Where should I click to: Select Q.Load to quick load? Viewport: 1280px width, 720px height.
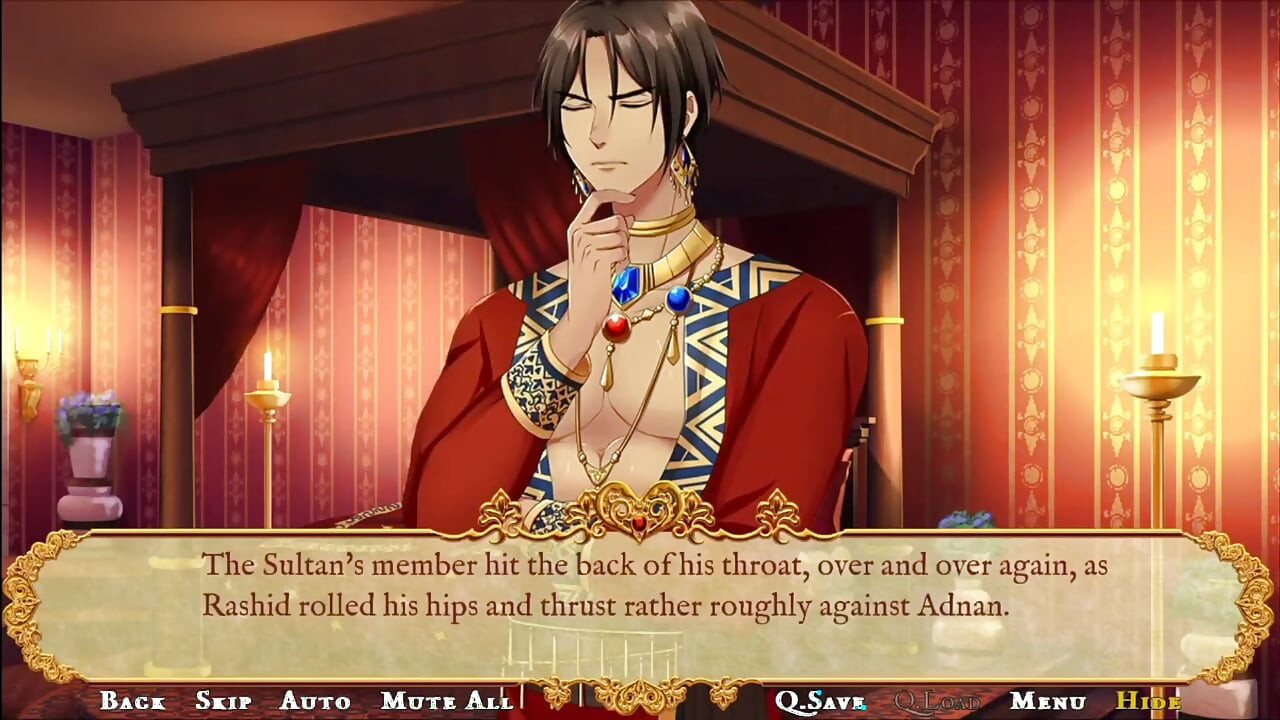pyautogui.click(x=938, y=702)
